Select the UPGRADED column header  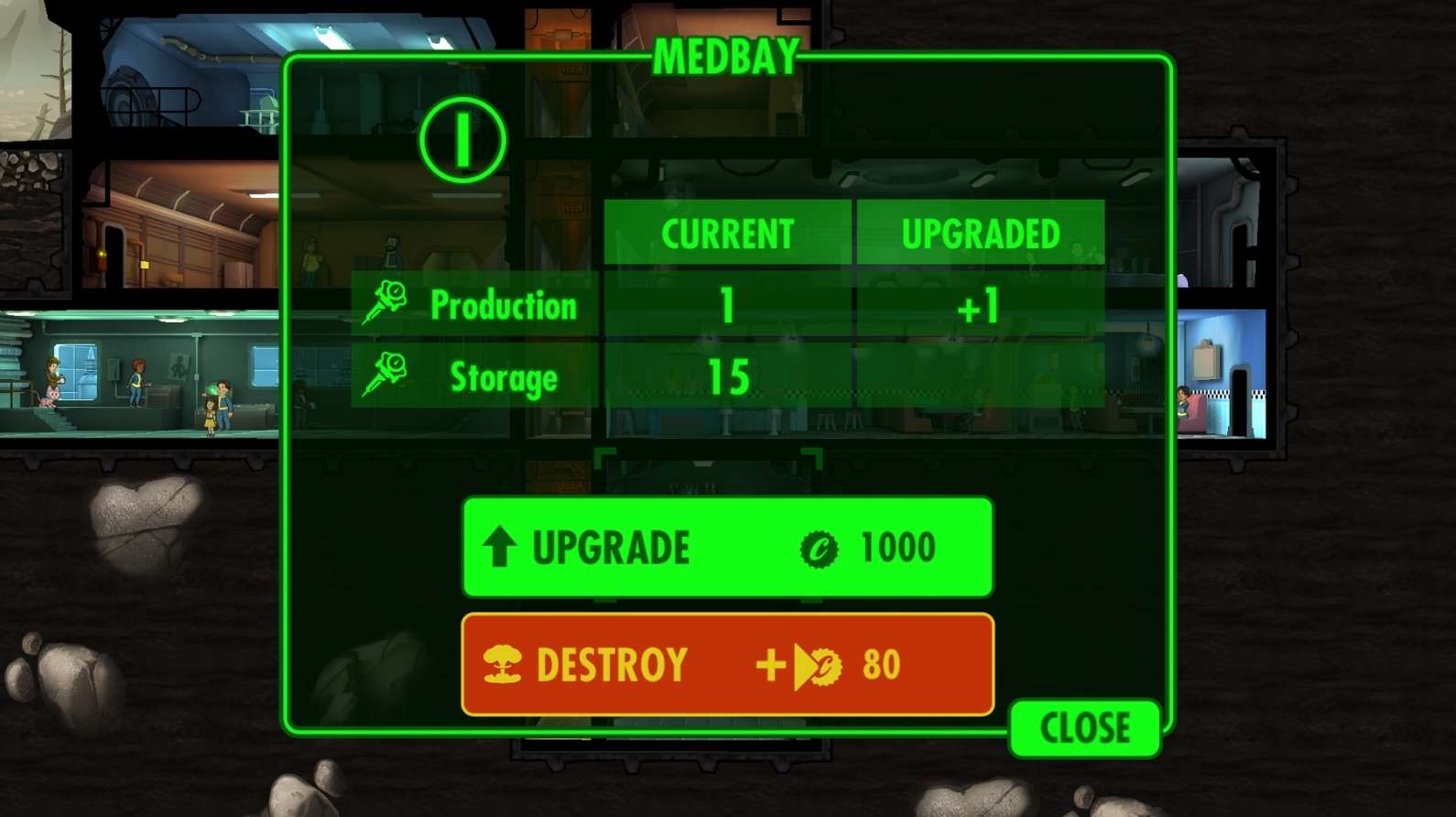click(980, 233)
